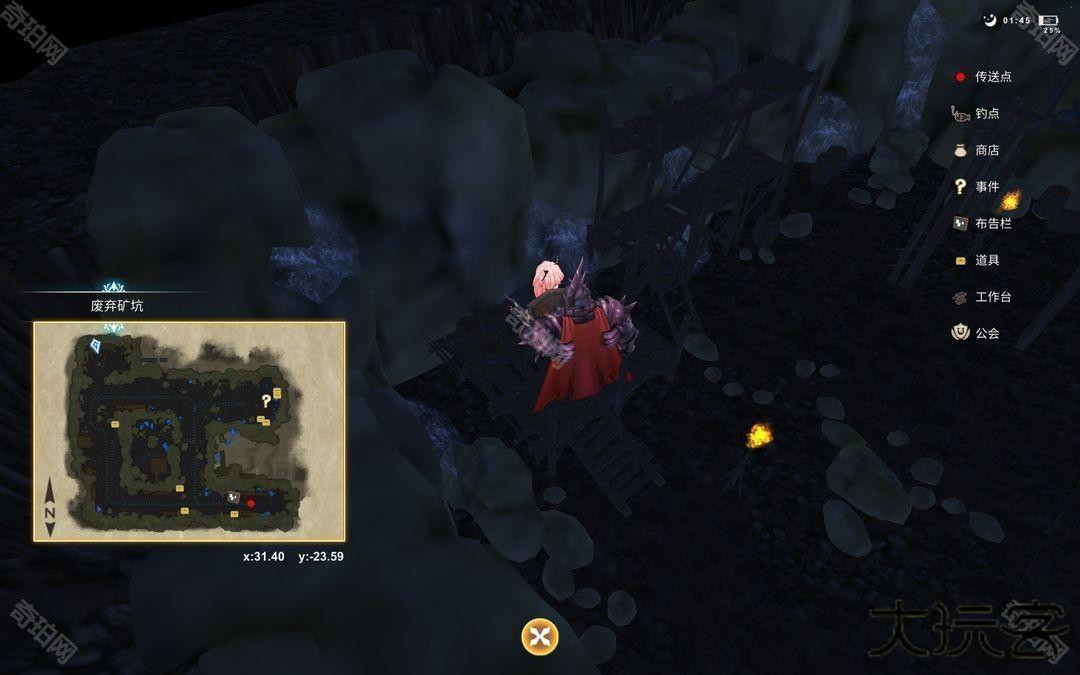Click the bulletin board marker on the map
This screenshot has height=675, width=1080.
click(233, 497)
